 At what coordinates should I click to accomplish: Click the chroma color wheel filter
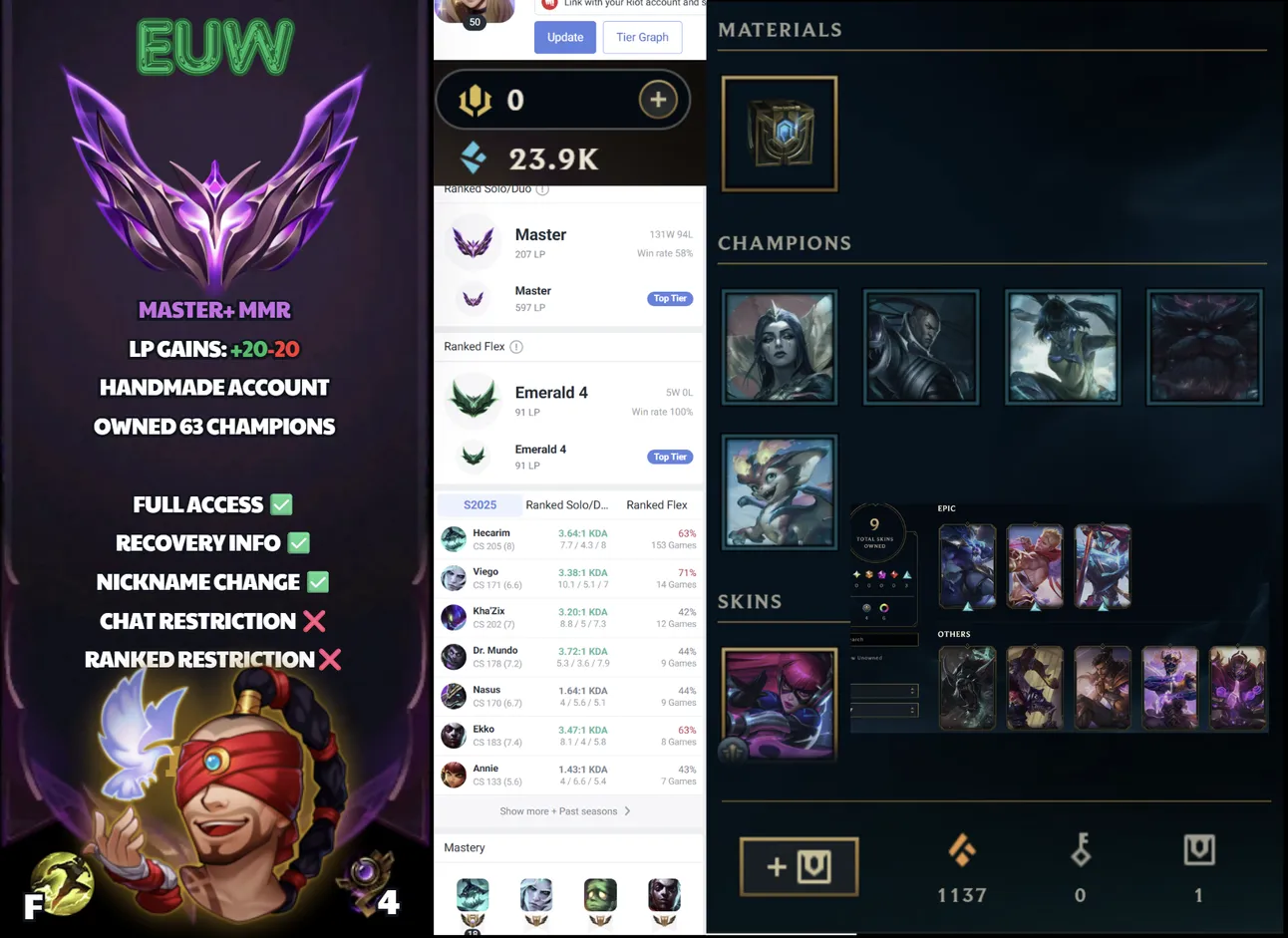[883, 608]
